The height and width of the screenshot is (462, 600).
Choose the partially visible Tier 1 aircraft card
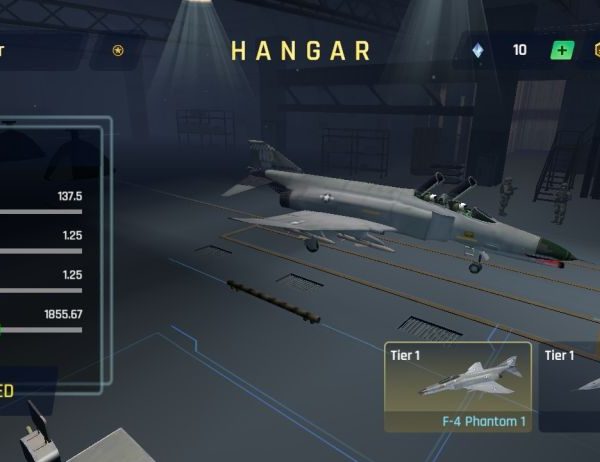click(x=572, y=387)
